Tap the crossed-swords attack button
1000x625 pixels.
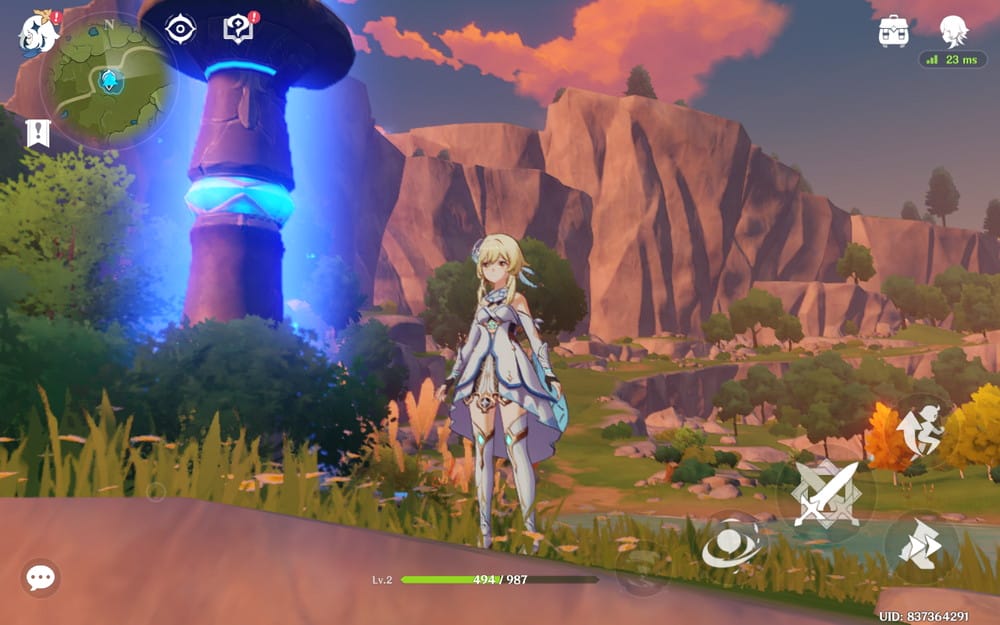[x=826, y=494]
